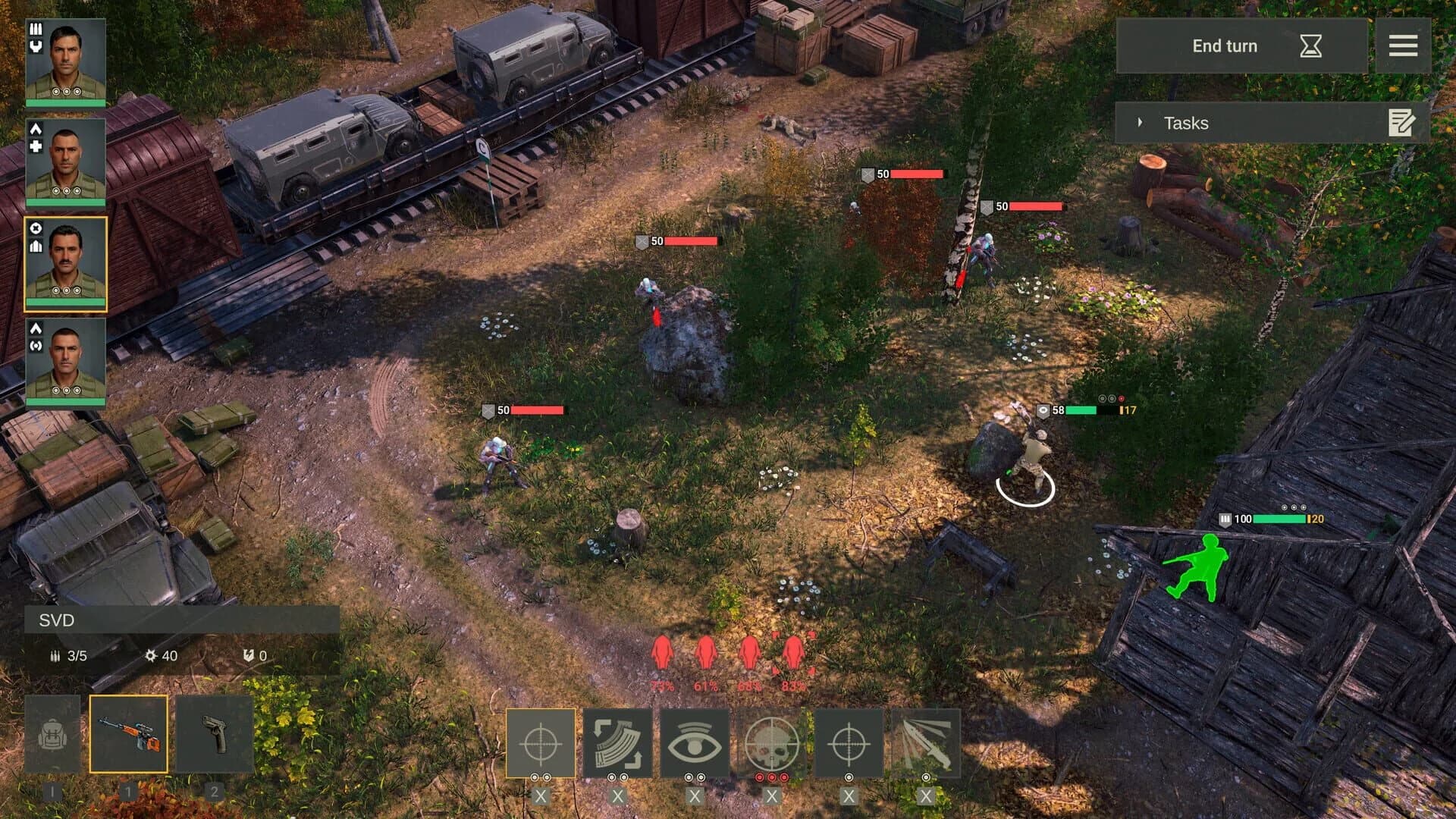The width and height of the screenshot is (1456, 819).
Task: Click the magazine Reload ability
Action: [619, 744]
